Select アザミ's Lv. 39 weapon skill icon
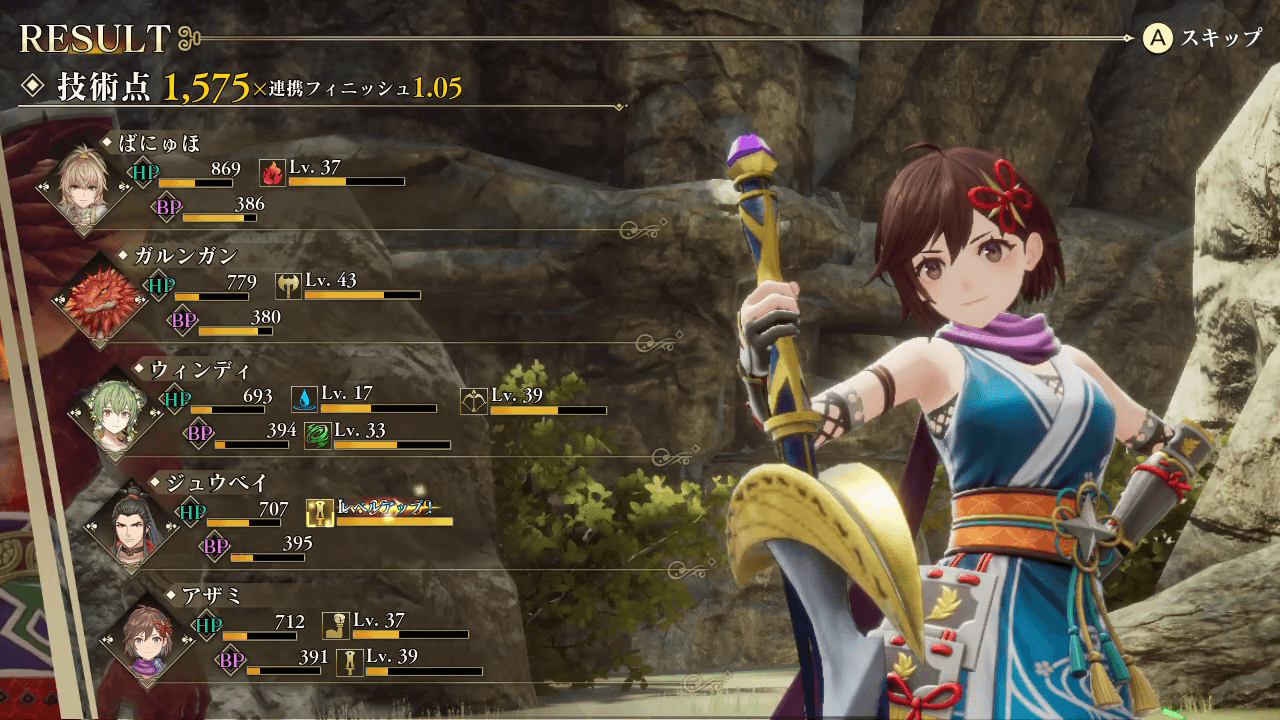The width and height of the screenshot is (1280, 720). (x=350, y=662)
